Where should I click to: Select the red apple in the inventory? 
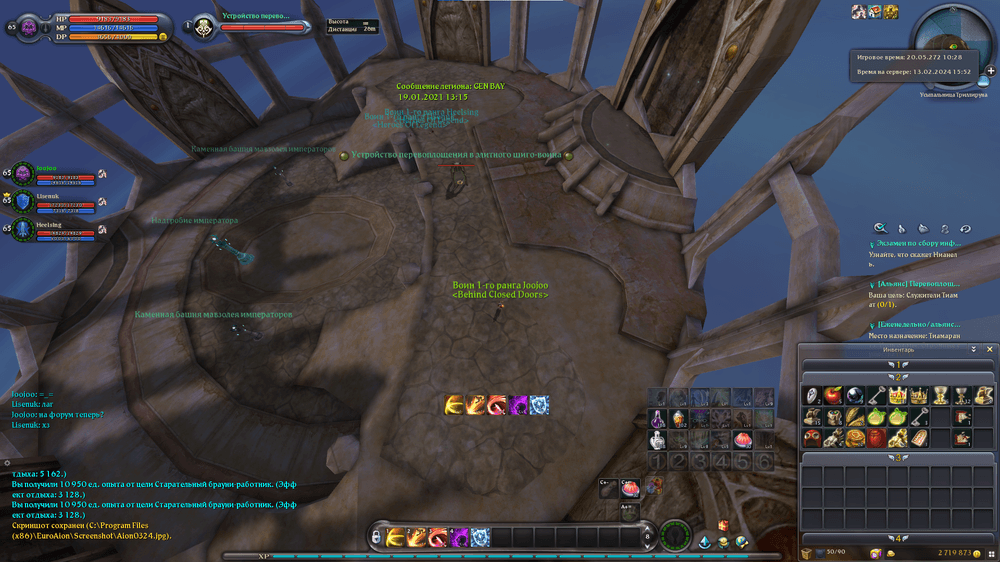click(x=831, y=396)
